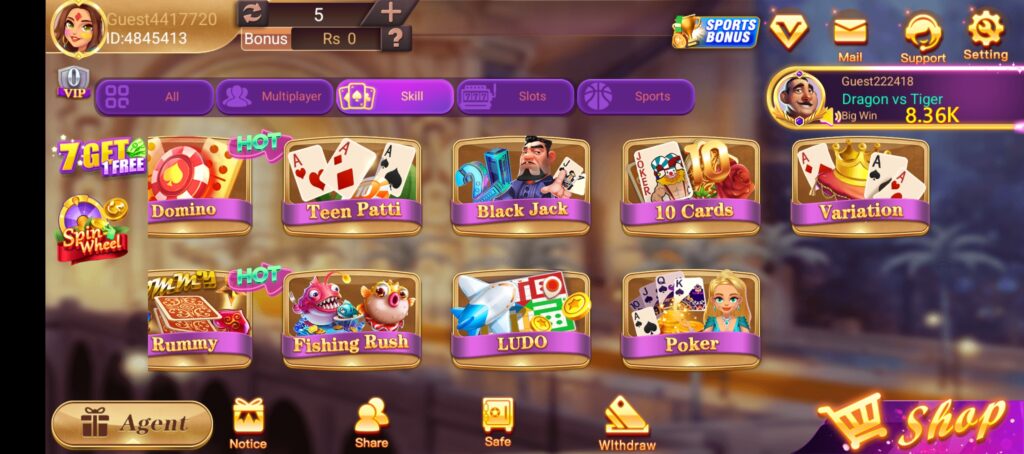Tap the Share icon
Image resolution: width=1024 pixels, height=454 pixels.
pyautogui.click(x=371, y=422)
